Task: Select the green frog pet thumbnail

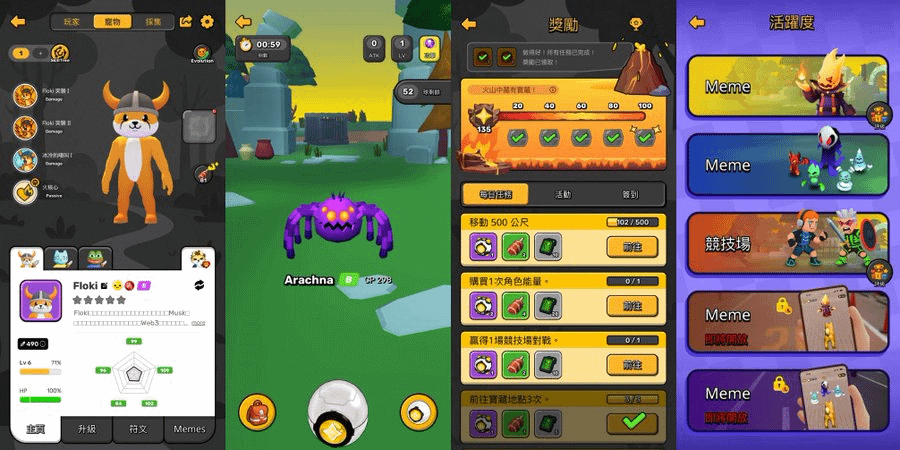Action: click(x=95, y=258)
